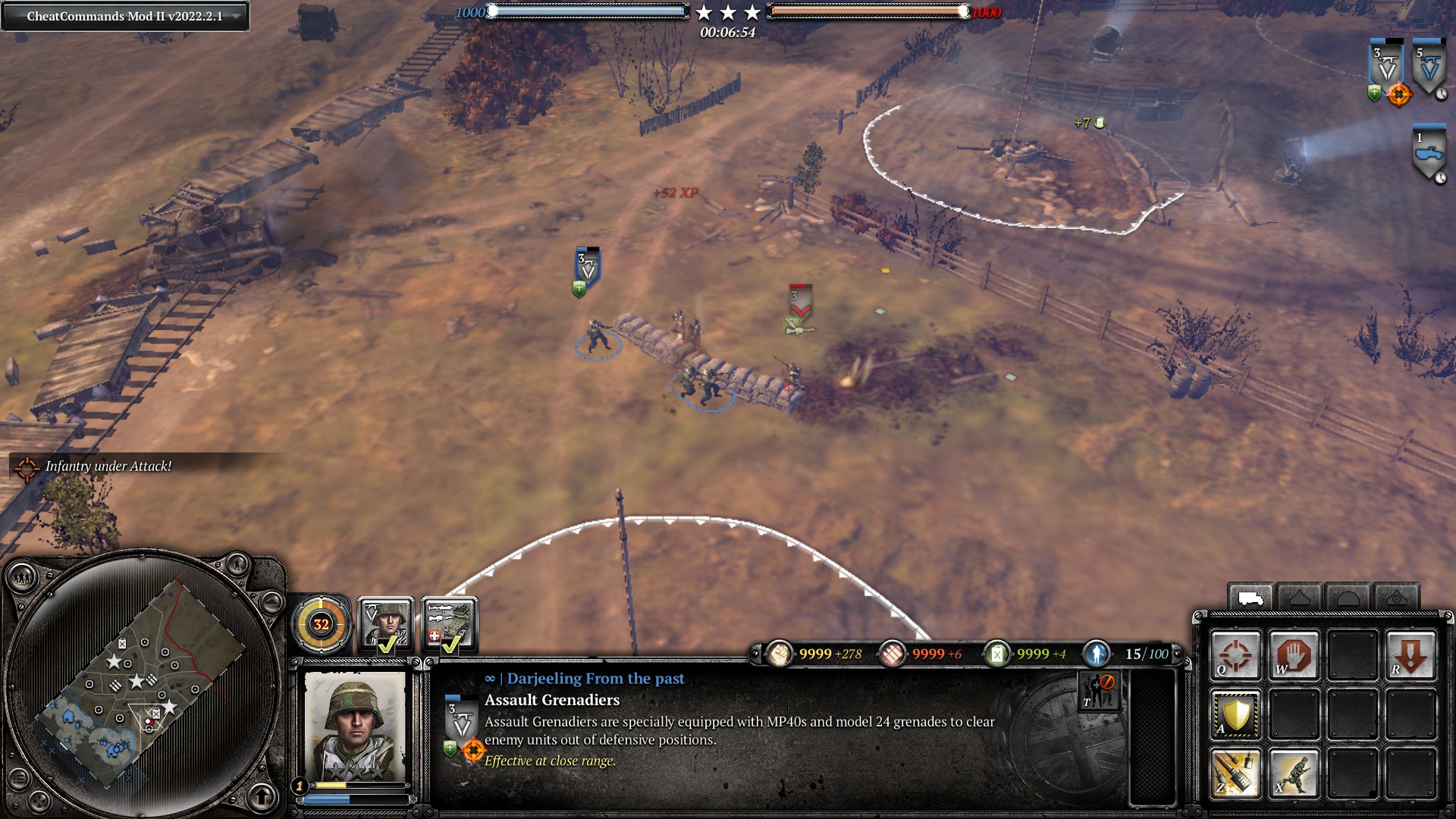Open the list menu button by the minimap
This screenshot has height=819, width=1456.
pyautogui.click(x=20, y=779)
